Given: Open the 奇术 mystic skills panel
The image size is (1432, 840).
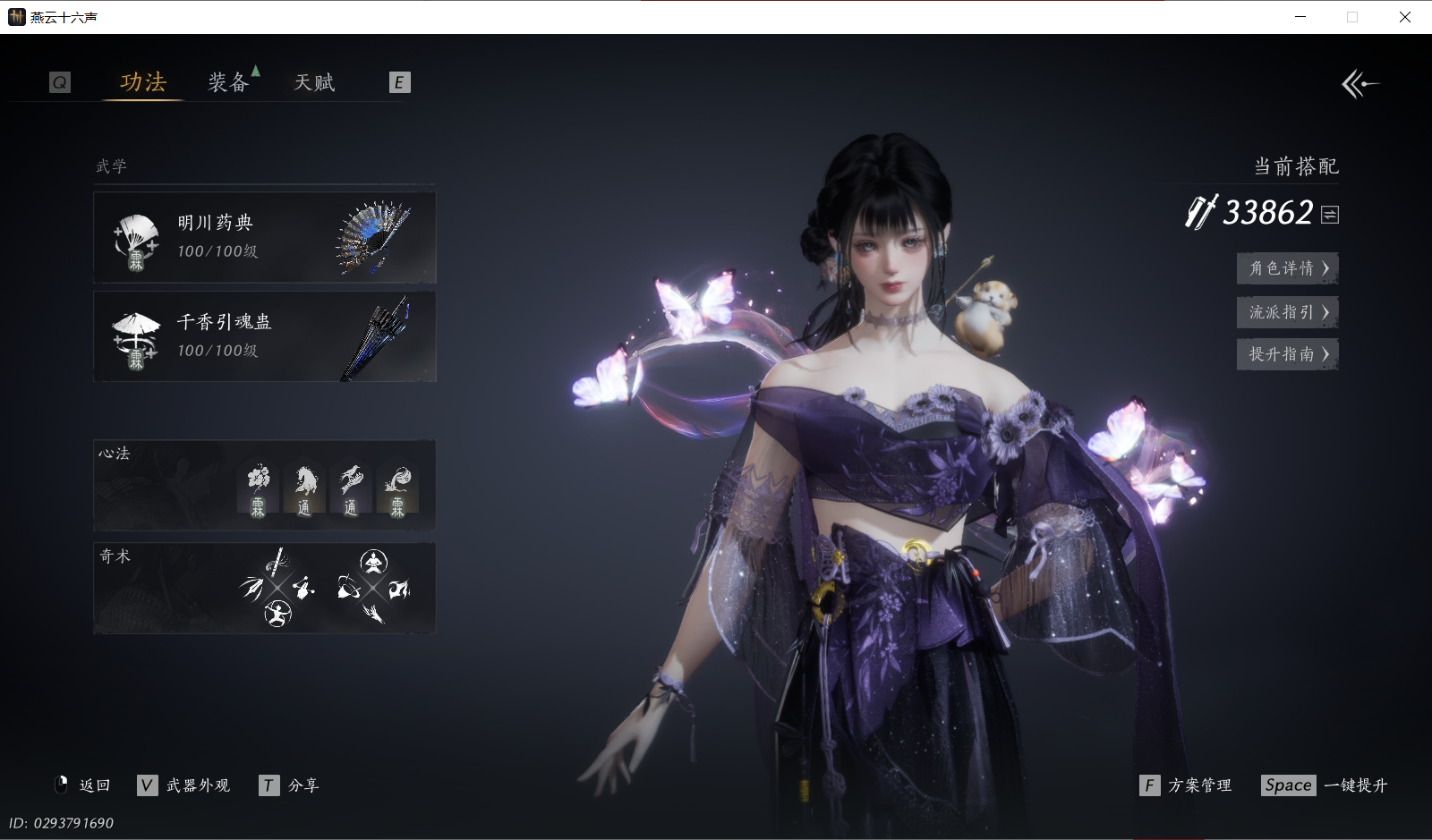Looking at the screenshot, I should pos(264,588).
